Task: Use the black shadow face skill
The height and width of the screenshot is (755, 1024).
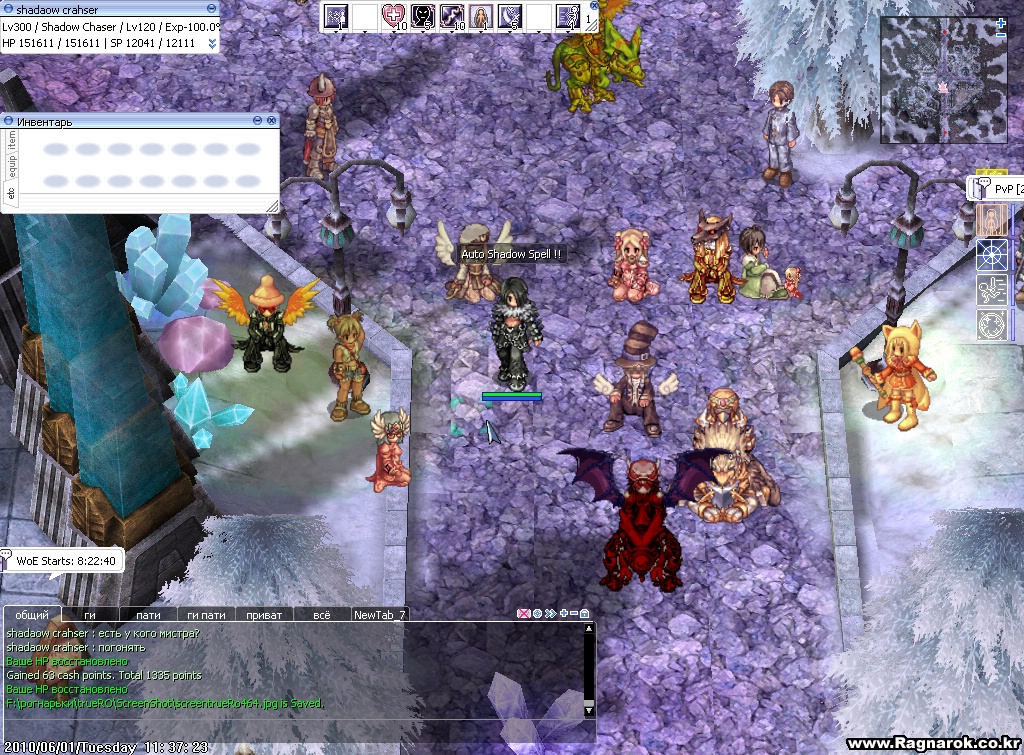Action: tap(422, 15)
